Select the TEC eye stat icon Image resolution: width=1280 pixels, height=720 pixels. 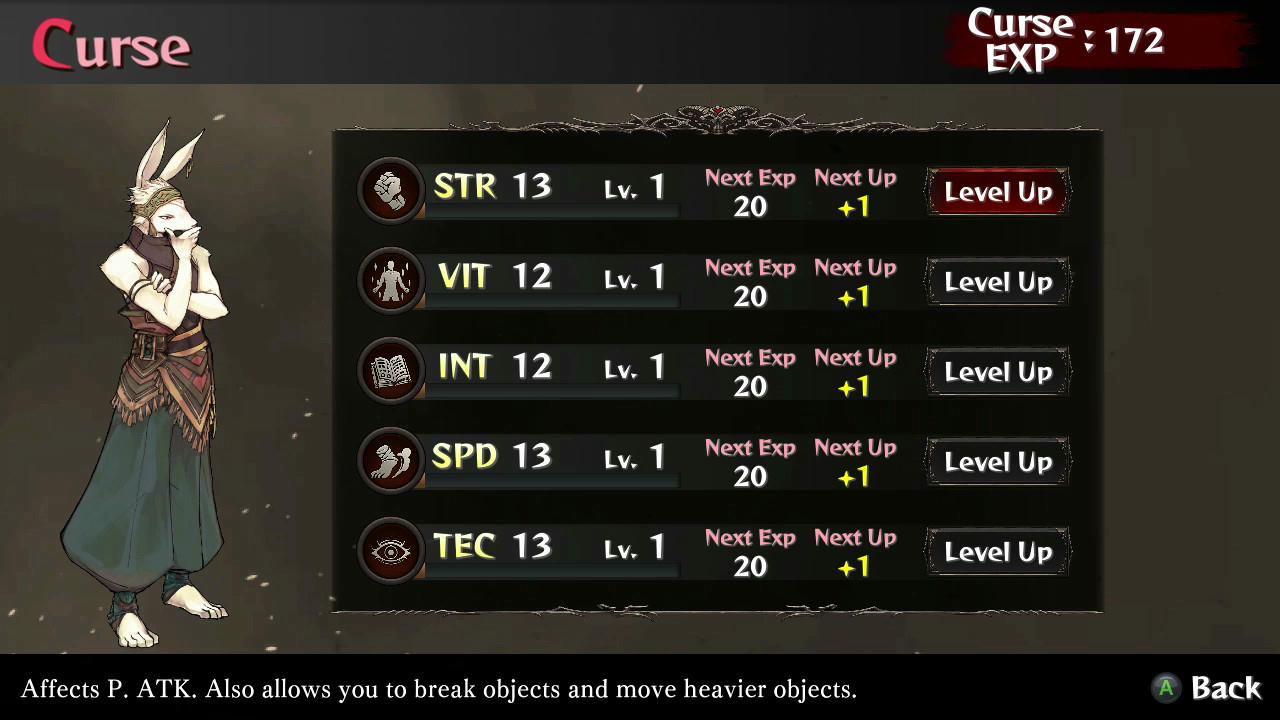[390, 546]
